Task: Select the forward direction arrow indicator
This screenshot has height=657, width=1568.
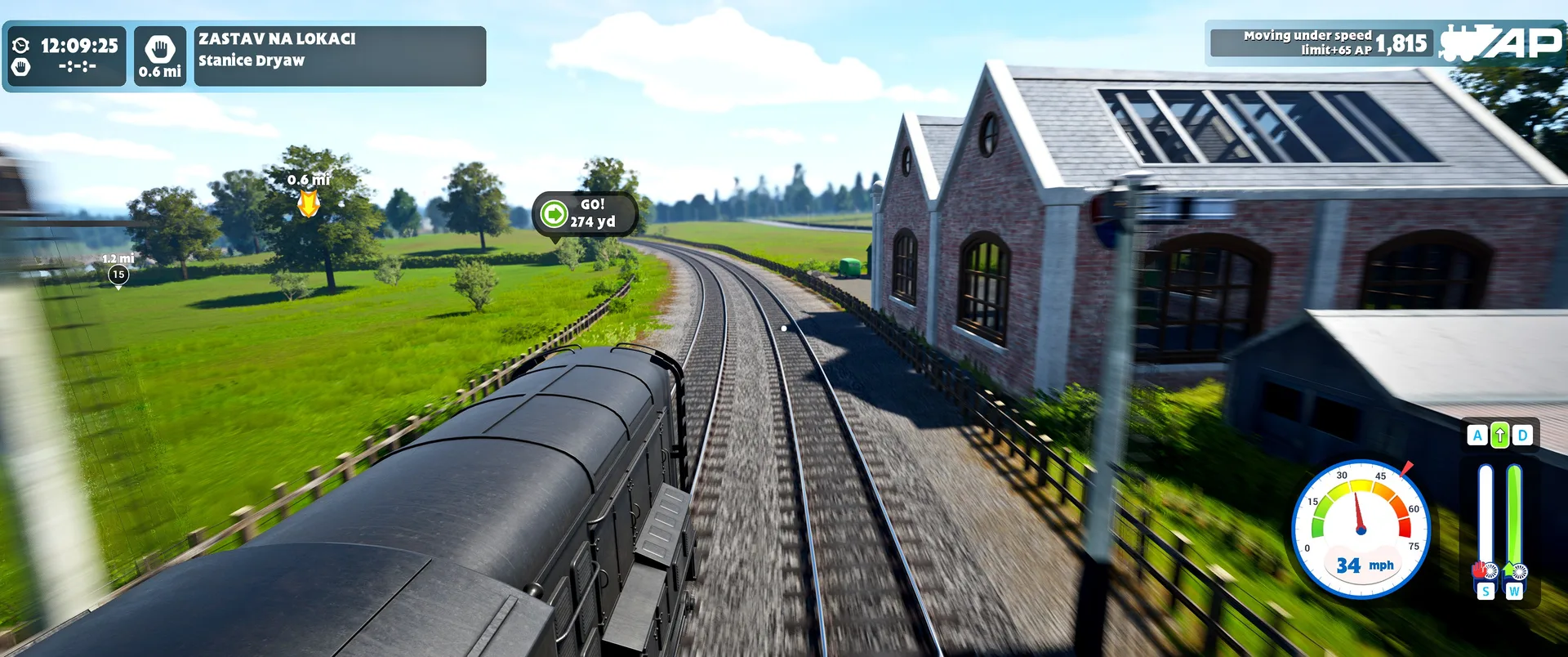Action: click(1499, 436)
